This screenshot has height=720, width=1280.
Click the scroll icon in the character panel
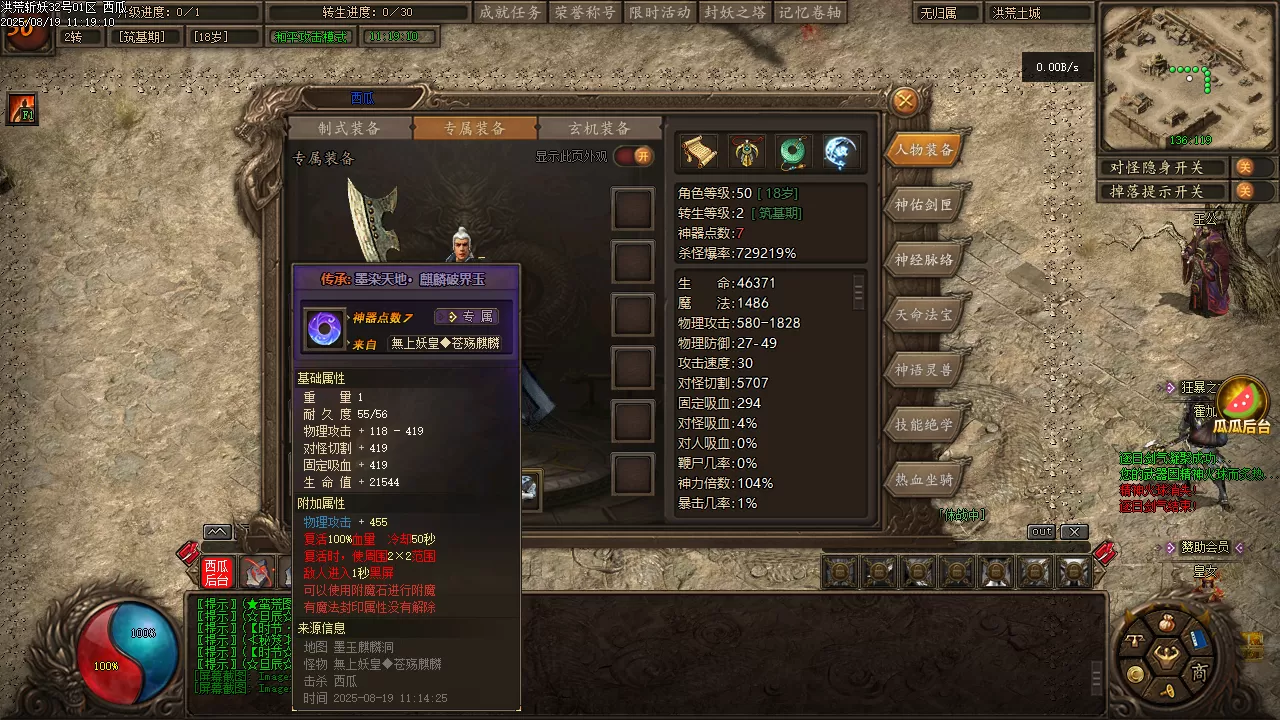point(699,152)
